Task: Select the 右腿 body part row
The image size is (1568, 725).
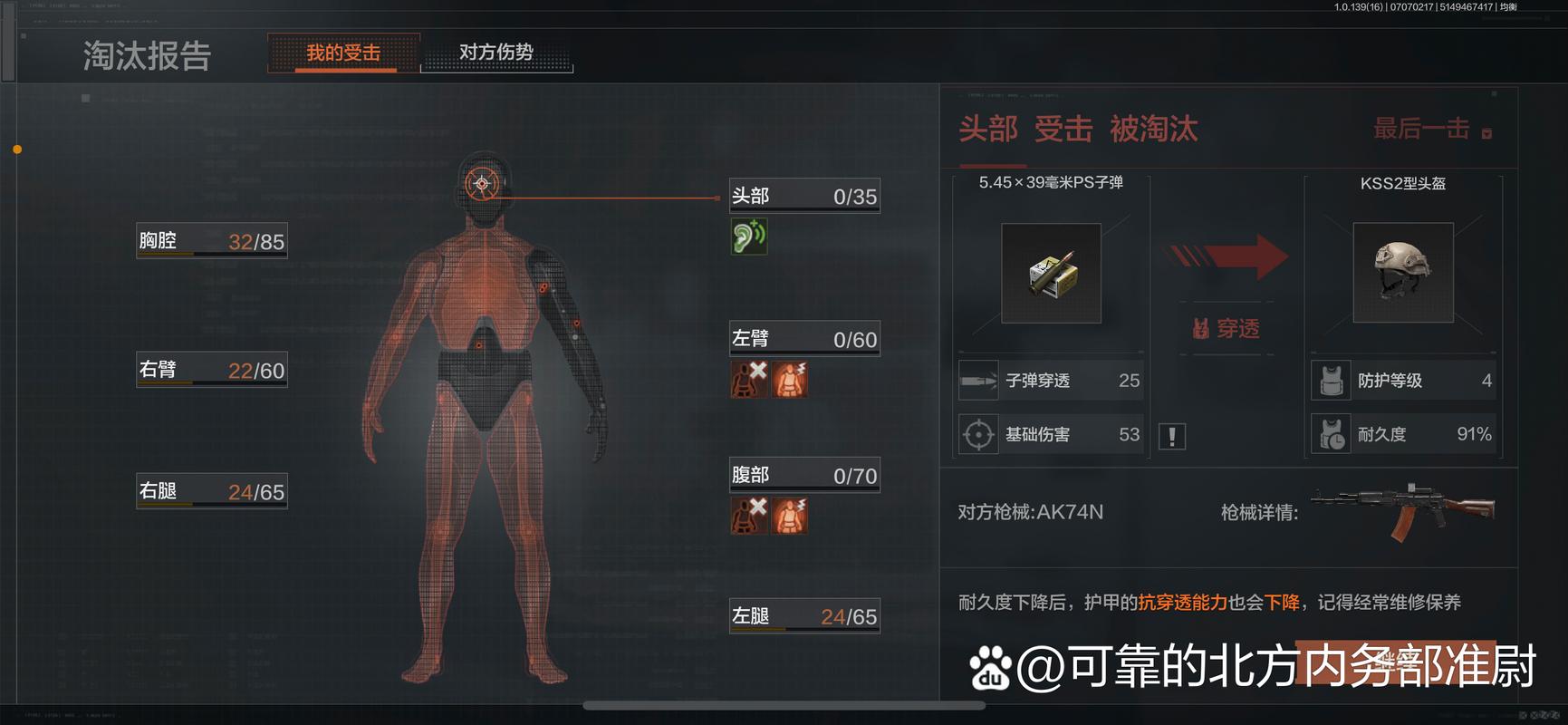Action: pos(211,491)
